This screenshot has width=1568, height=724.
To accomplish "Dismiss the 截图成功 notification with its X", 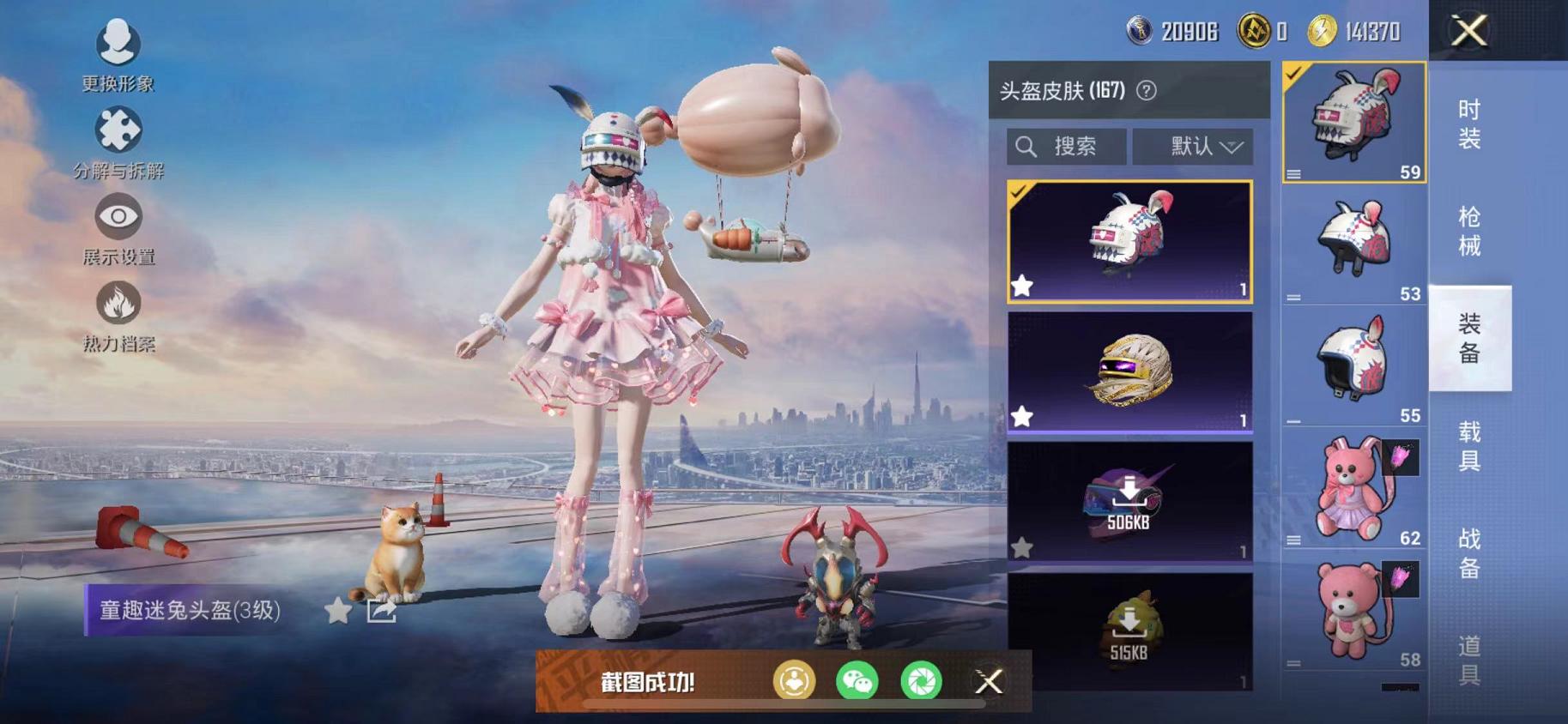I will pos(989,682).
